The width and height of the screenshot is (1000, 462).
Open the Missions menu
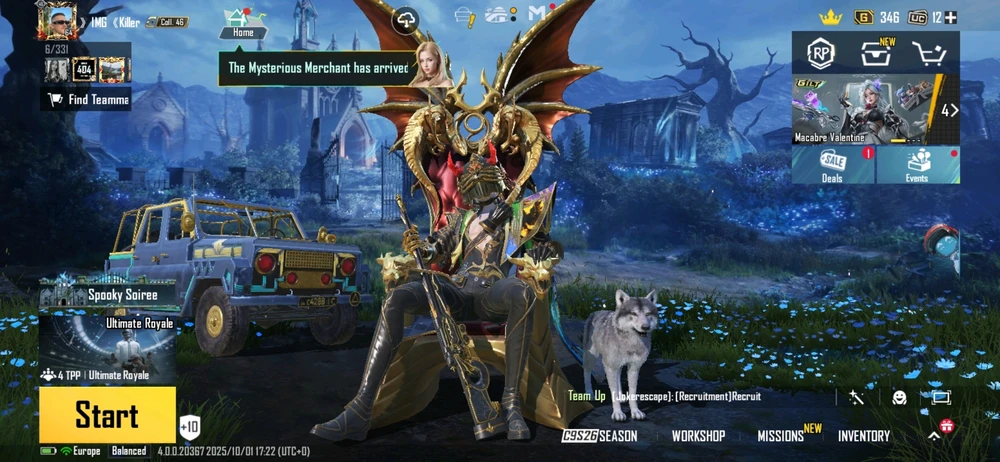(x=781, y=436)
